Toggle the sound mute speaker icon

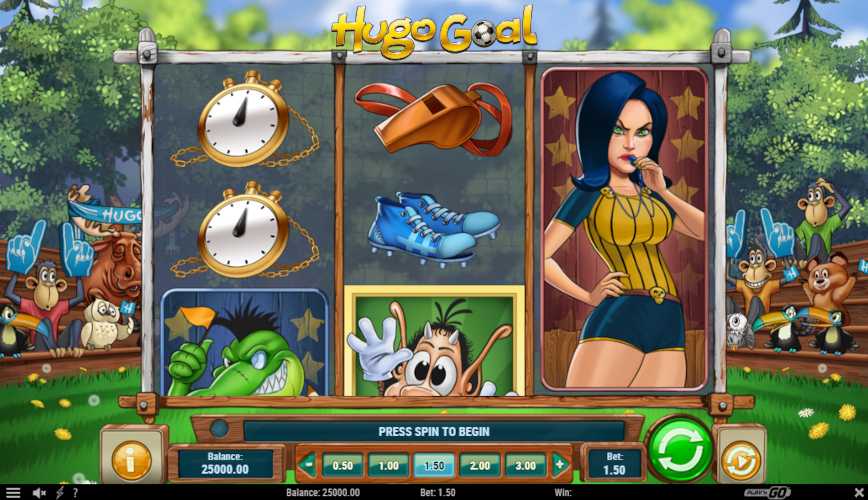point(39,493)
